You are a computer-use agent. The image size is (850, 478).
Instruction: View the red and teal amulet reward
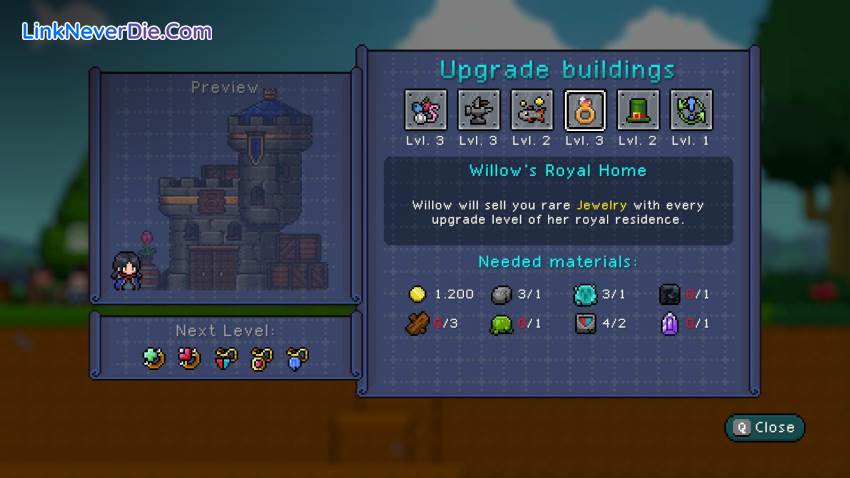tap(225, 358)
